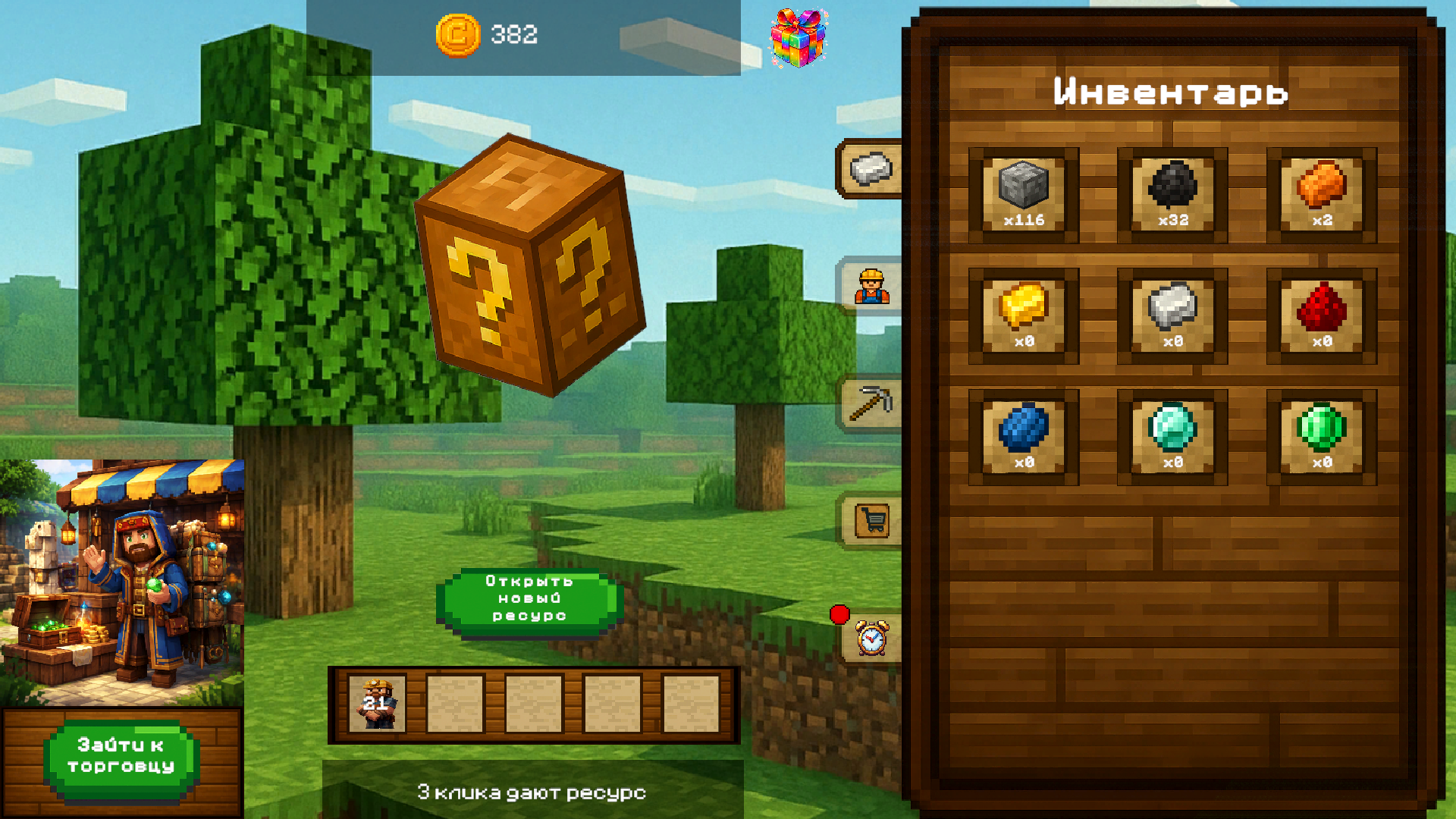The width and height of the screenshot is (1456, 819).
Task: Open the iron ingot resource panel
Action: point(871,168)
